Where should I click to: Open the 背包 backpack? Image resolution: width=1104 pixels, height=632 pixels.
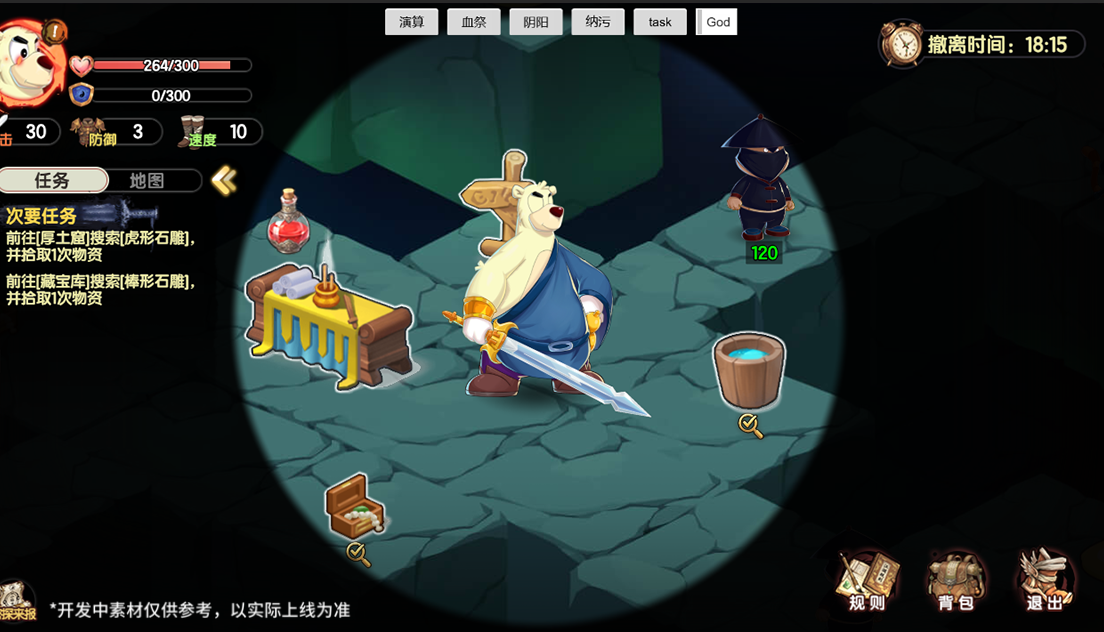955,580
